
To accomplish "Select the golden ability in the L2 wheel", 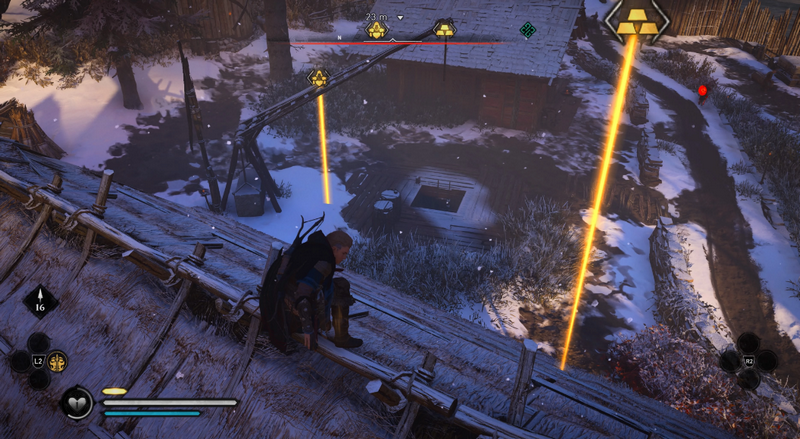I will [x=58, y=361].
